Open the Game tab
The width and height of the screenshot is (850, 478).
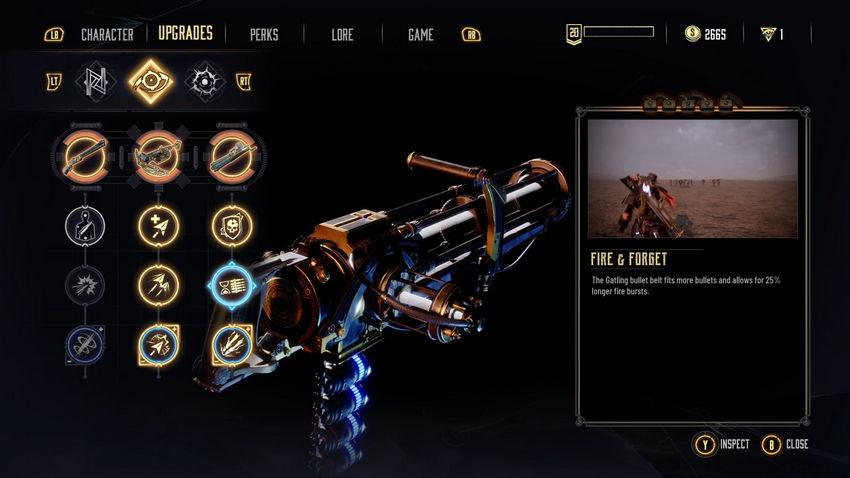coord(420,35)
